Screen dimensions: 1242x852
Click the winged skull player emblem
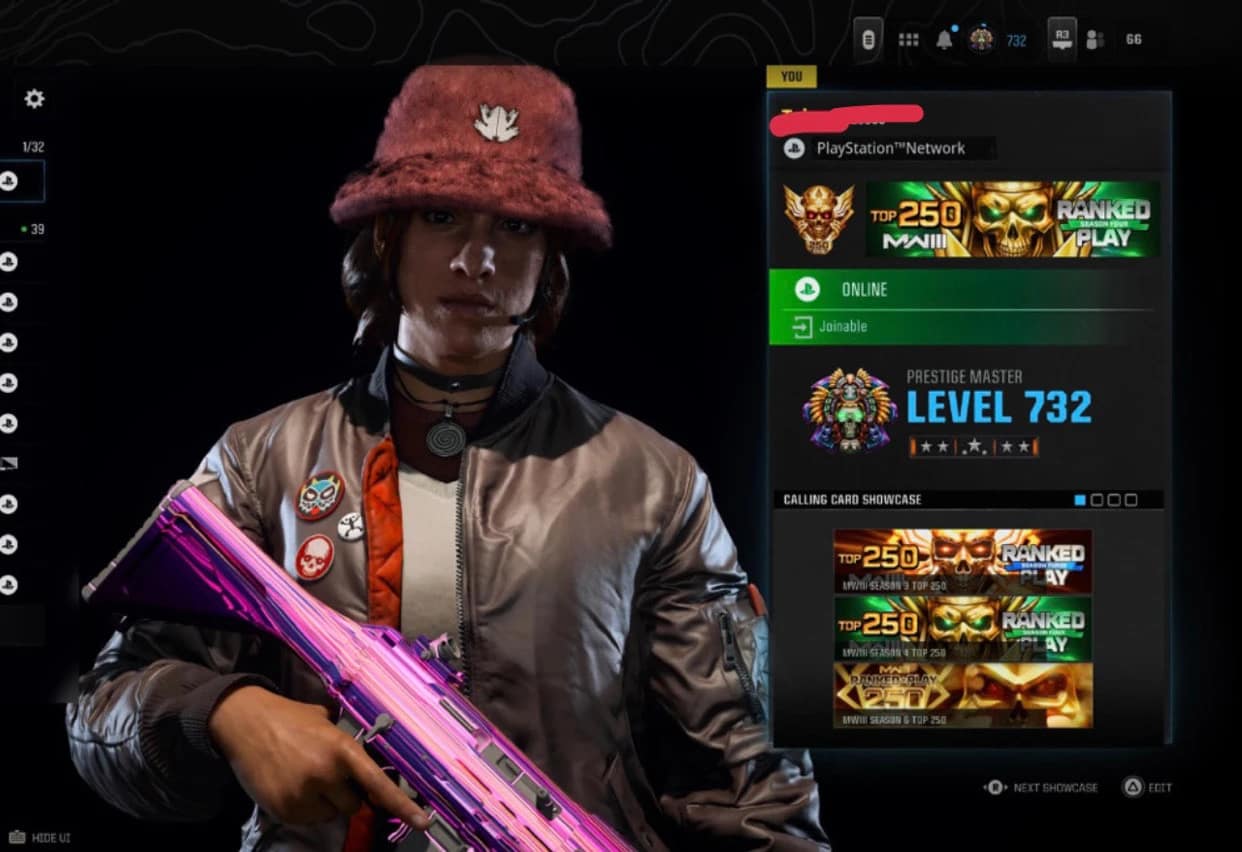pyautogui.click(x=818, y=219)
